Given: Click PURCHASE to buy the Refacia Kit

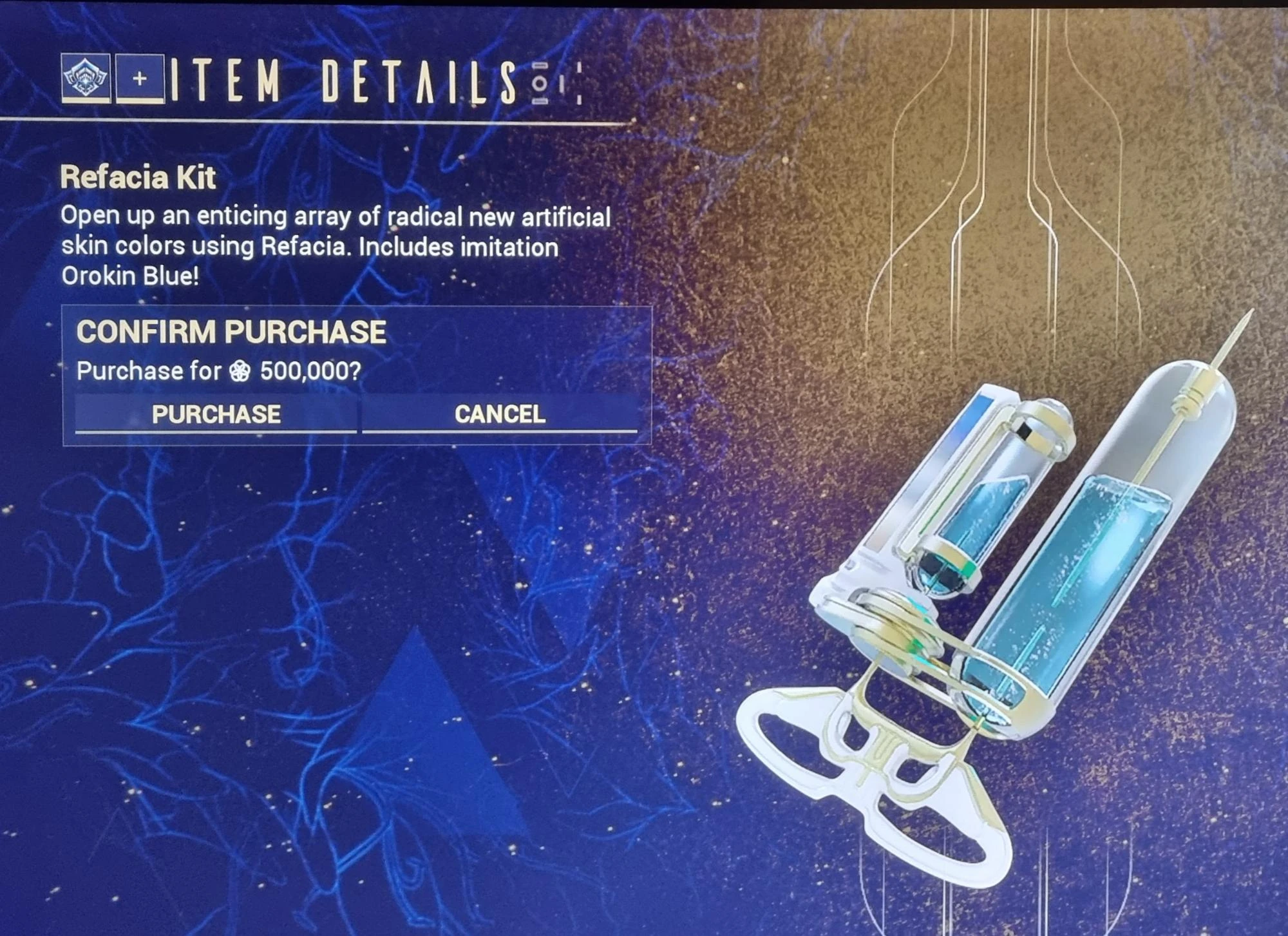Looking at the screenshot, I should click(x=216, y=416).
